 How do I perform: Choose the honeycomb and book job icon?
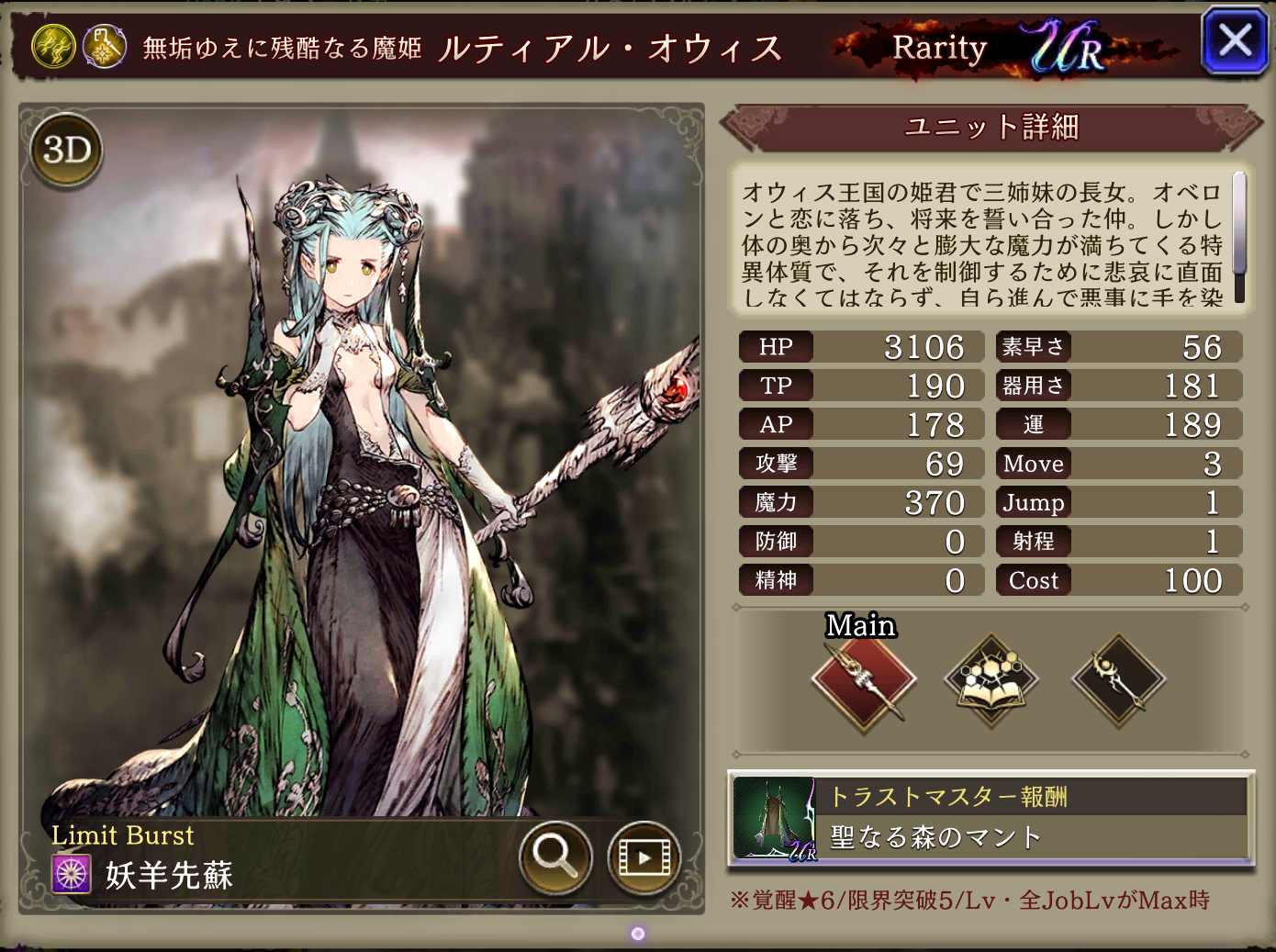tap(991, 681)
